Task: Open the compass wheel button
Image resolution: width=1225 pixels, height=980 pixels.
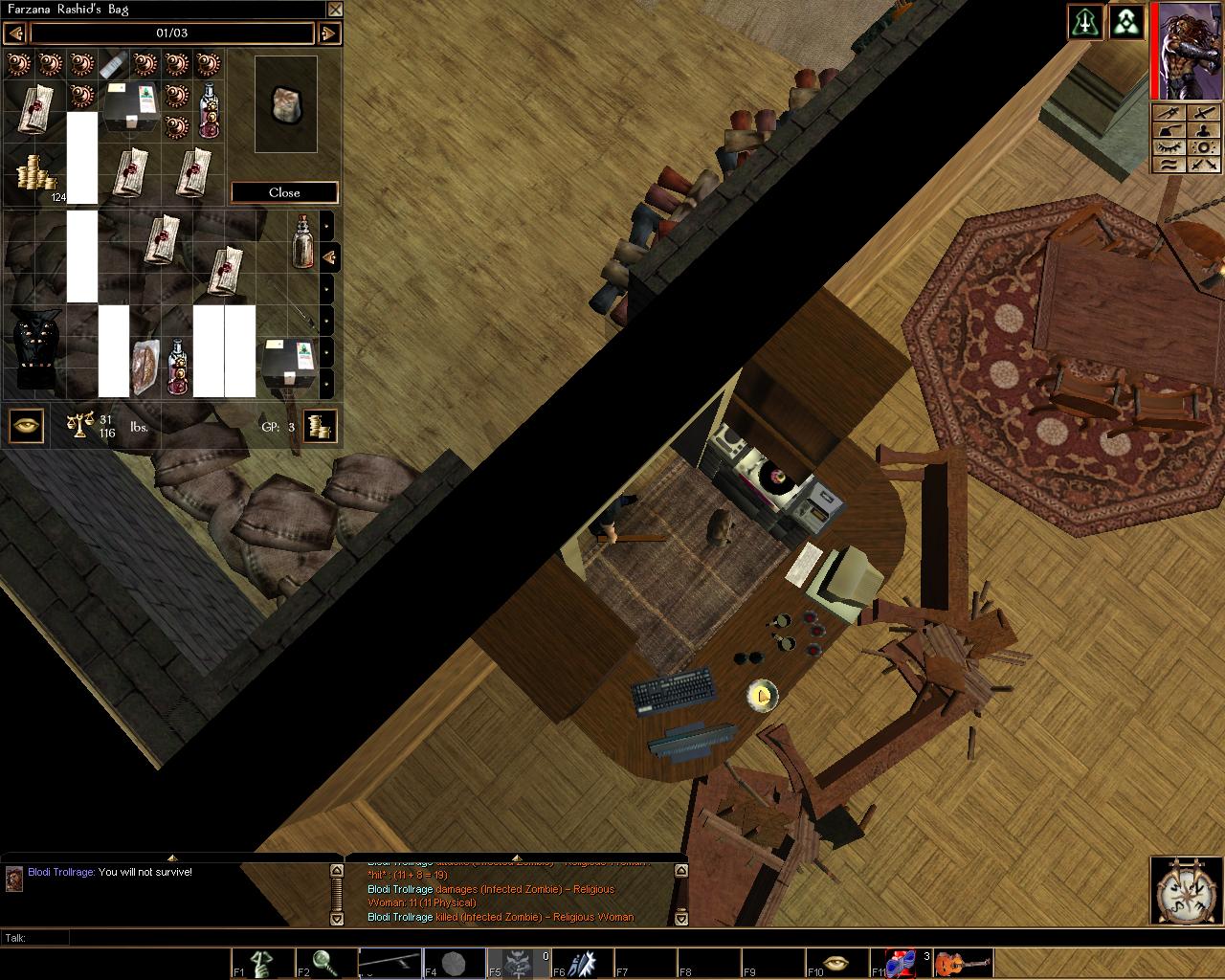Action: pyautogui.click(x=1185, y=892)
